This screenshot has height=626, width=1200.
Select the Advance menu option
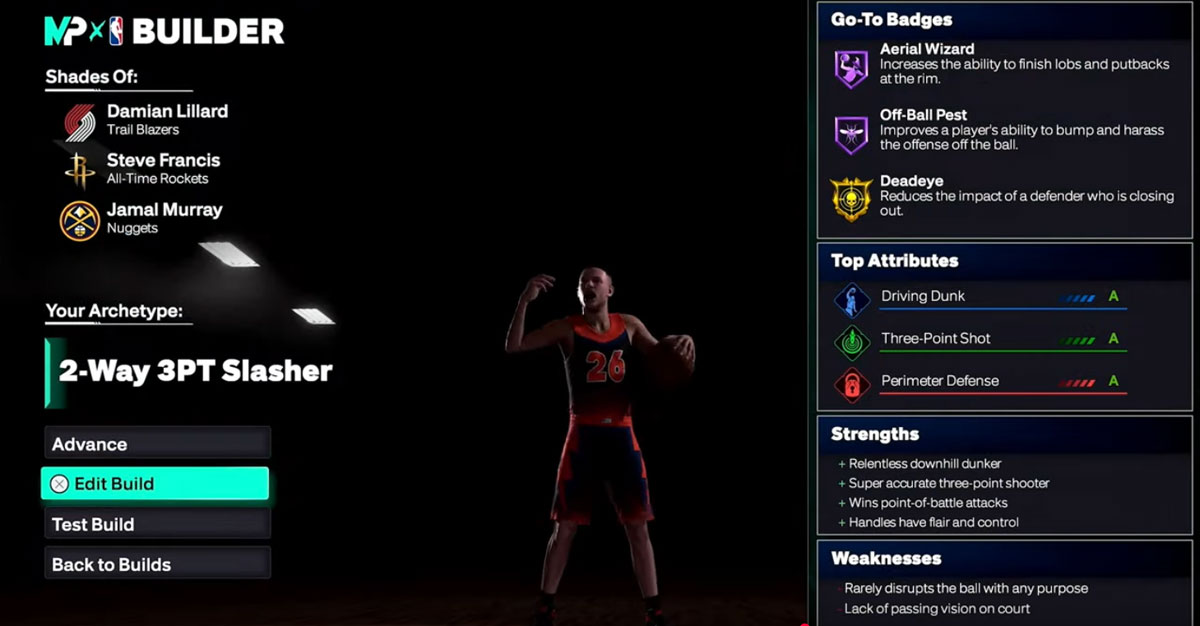pyautogui.click(x=157, y=444)
